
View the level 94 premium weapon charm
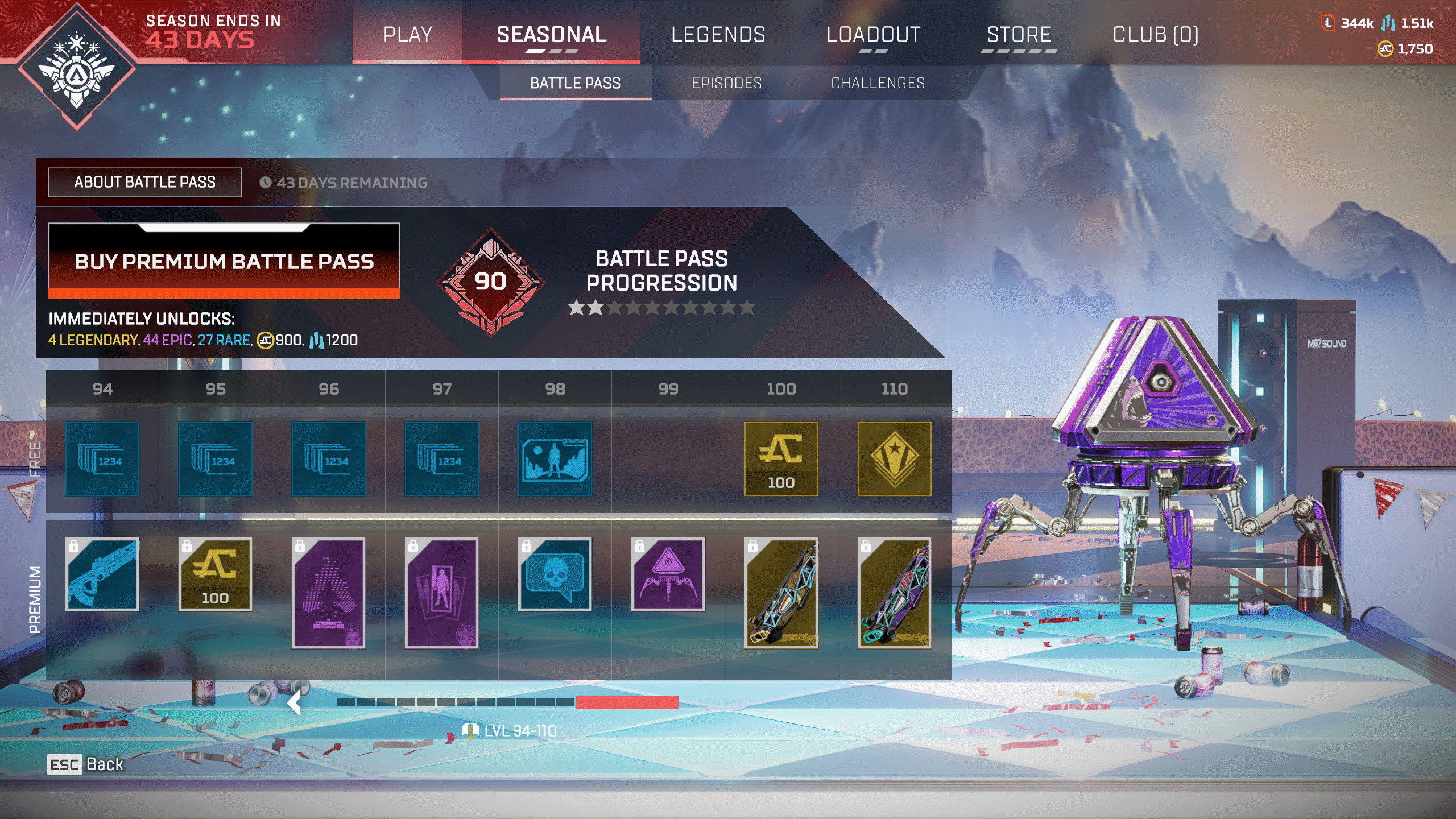click(102, 576)
